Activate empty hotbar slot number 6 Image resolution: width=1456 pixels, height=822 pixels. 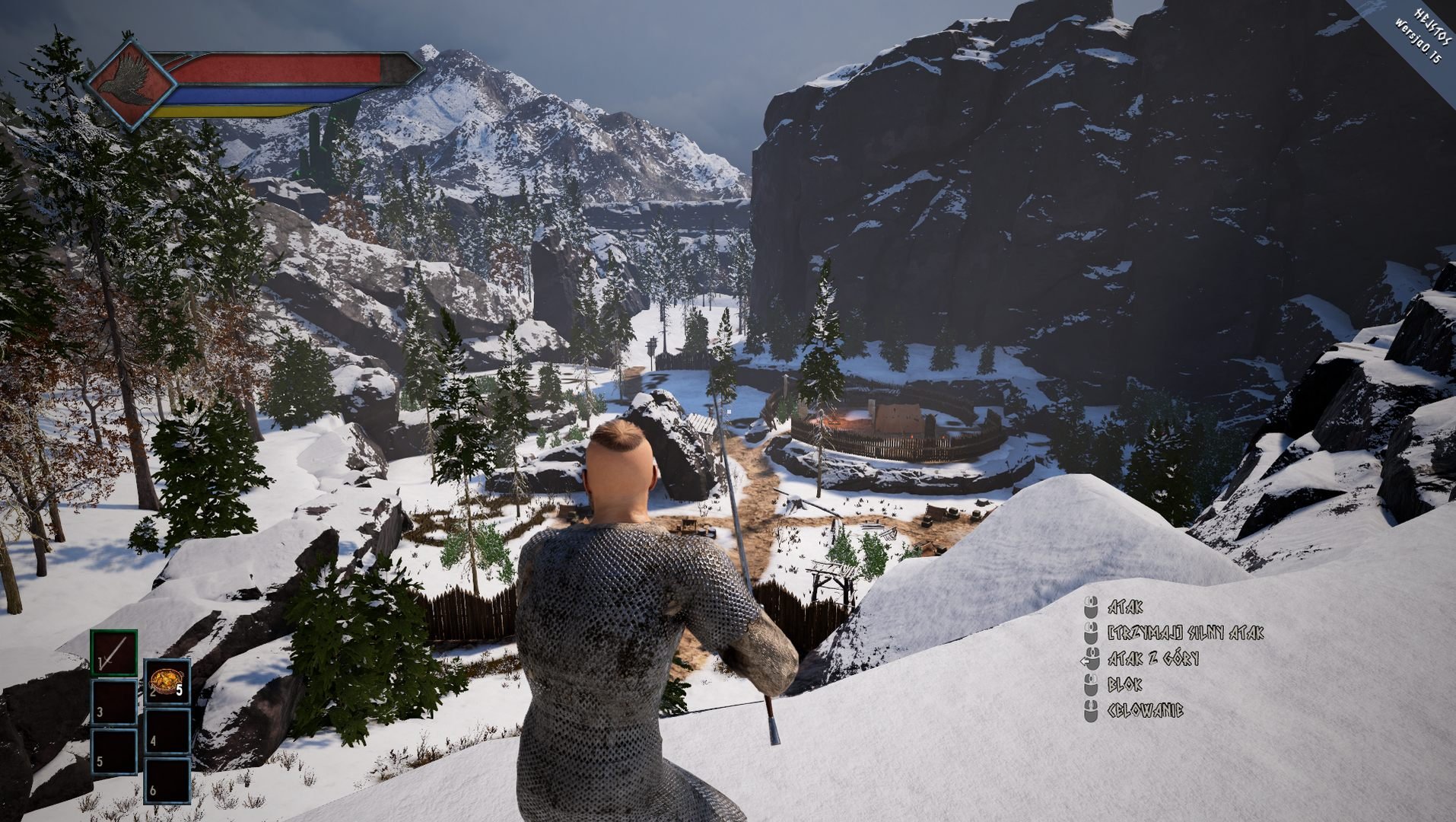tap(167, 779)
